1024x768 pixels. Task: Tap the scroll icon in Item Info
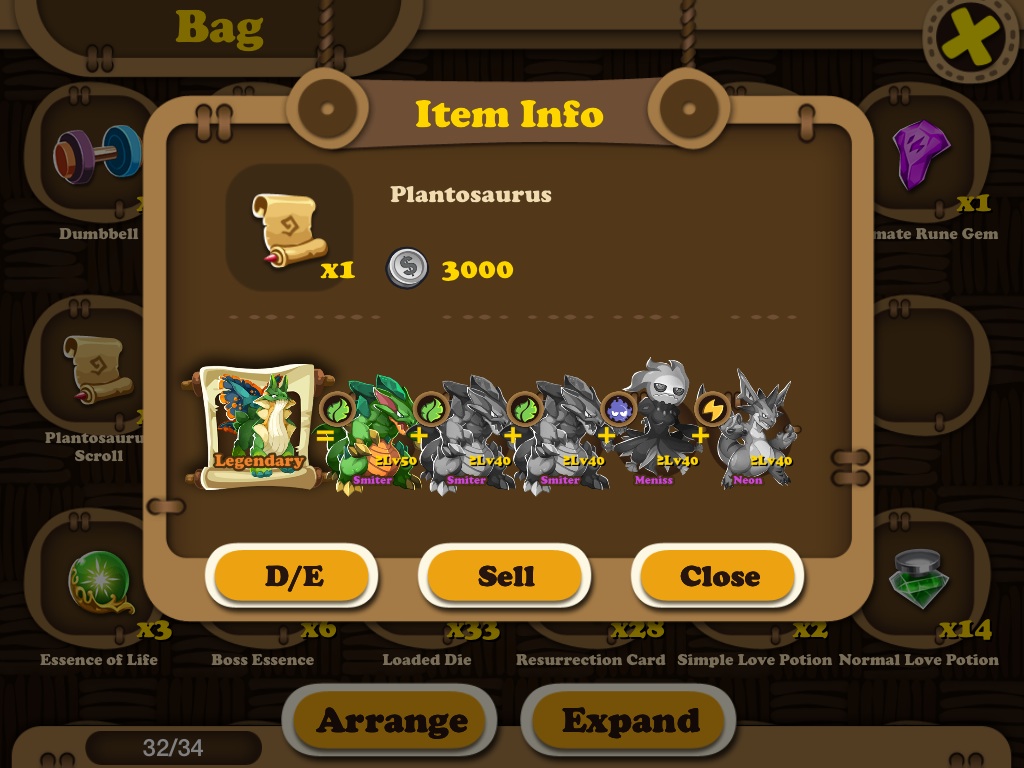(x=289, y=229)
